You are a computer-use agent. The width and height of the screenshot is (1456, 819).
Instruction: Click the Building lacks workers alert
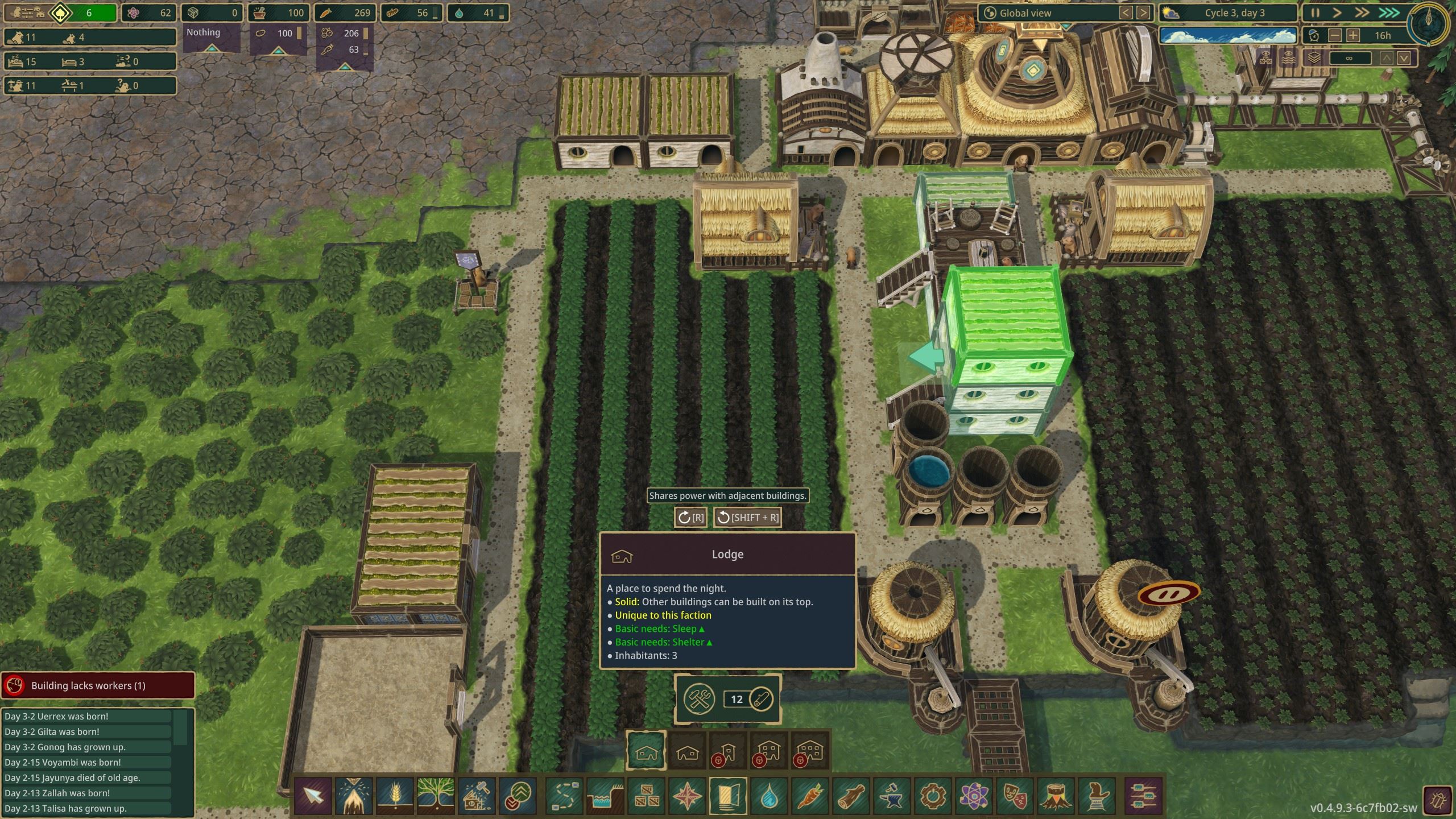98,685
